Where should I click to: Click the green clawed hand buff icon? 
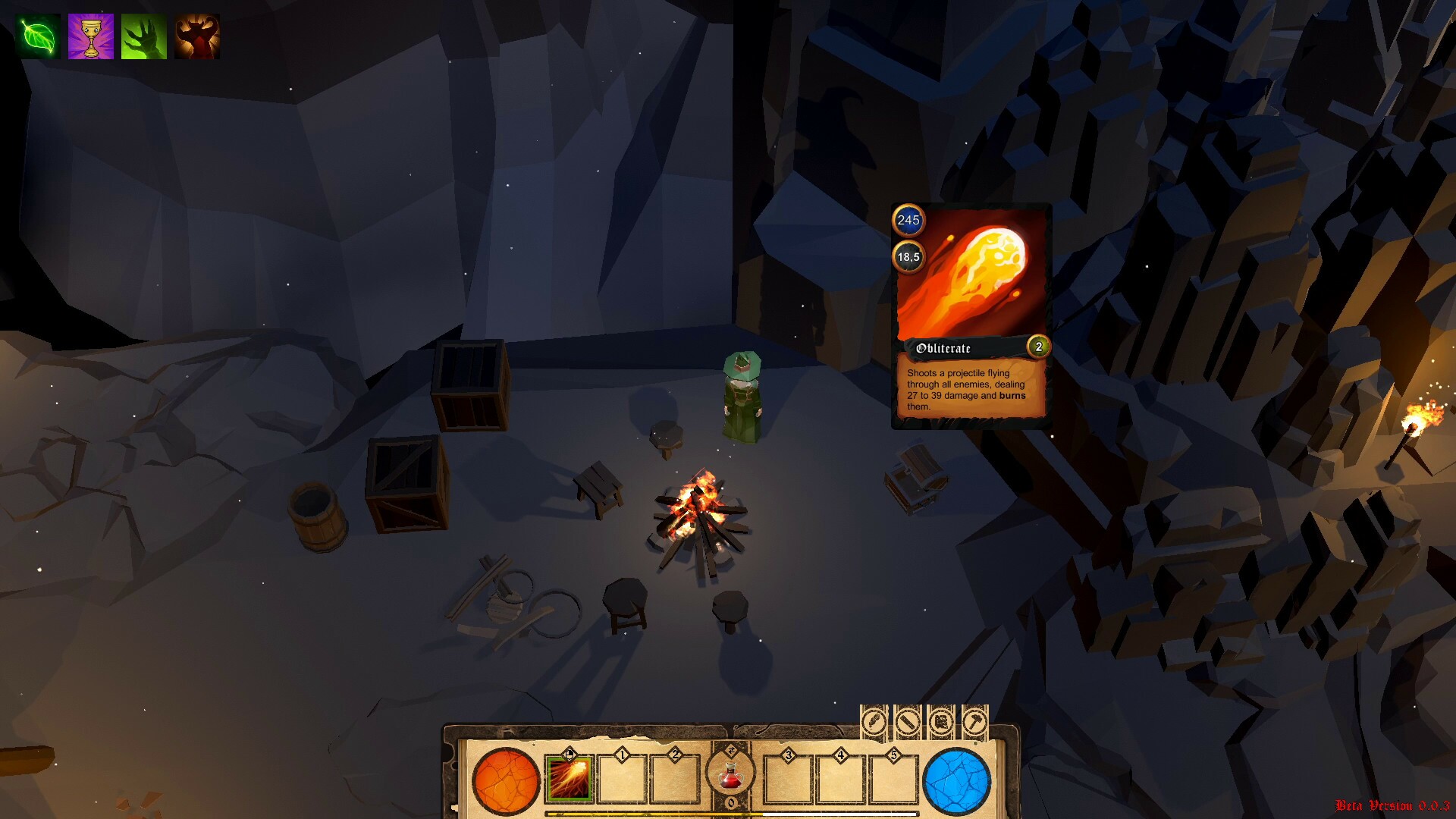(144, 36)
